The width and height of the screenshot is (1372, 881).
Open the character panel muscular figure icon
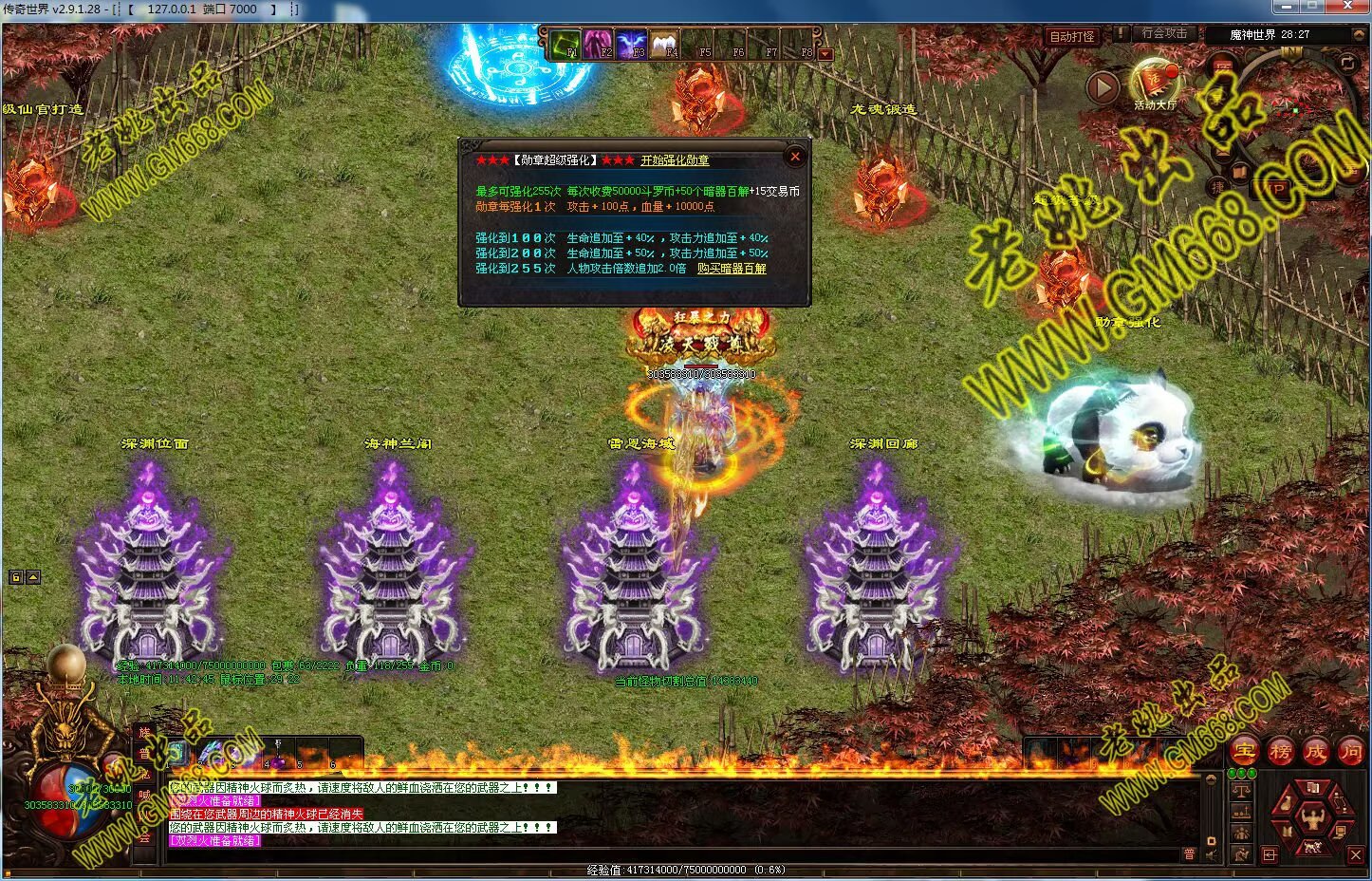(1313, 818)
